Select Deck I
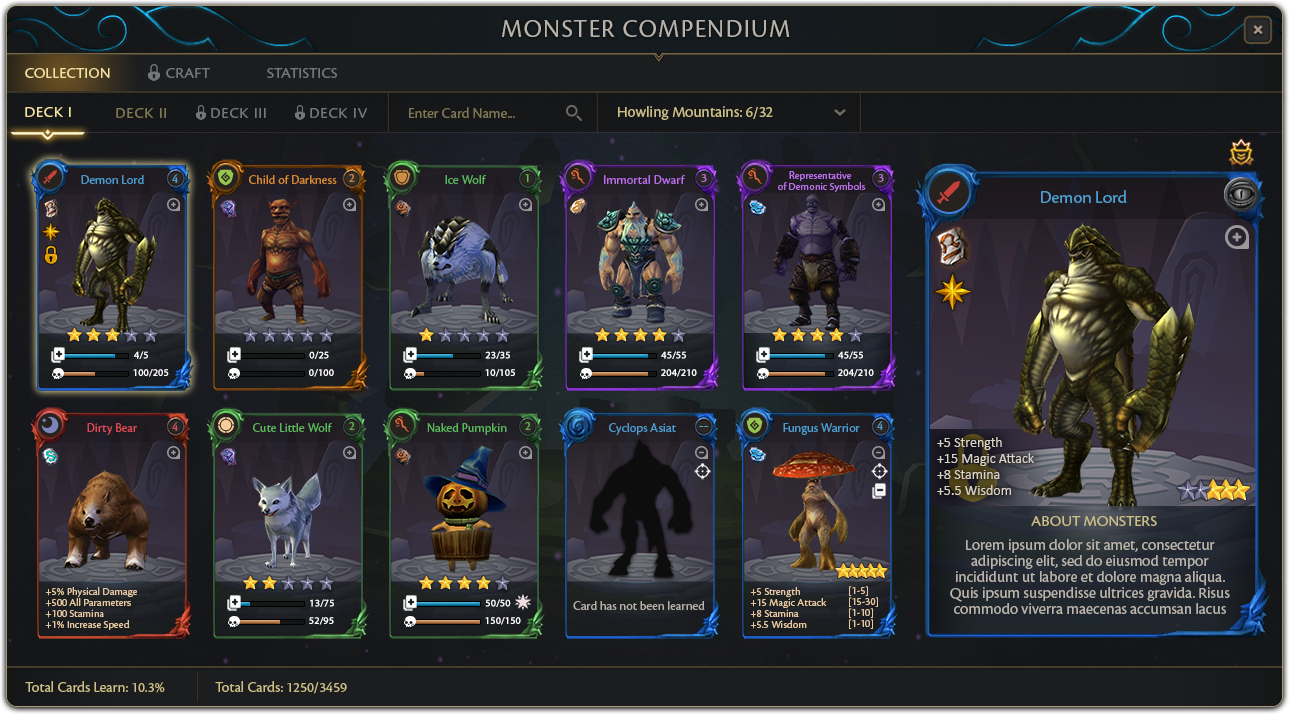This screenshot has width=1289, height=714. coord(48,113)
